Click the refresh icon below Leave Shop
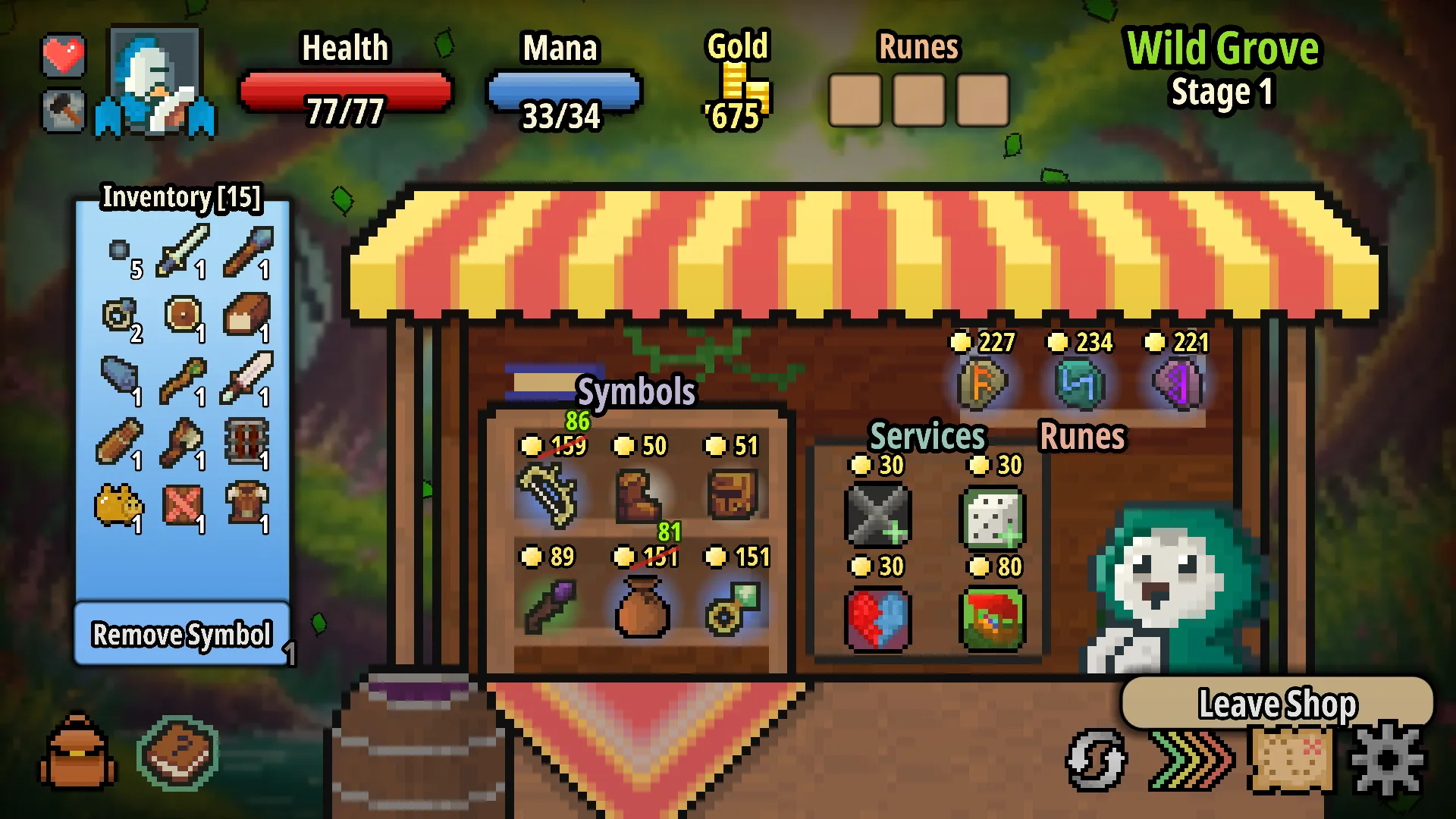The image size is (1456, 819). tap(1095, 758)
